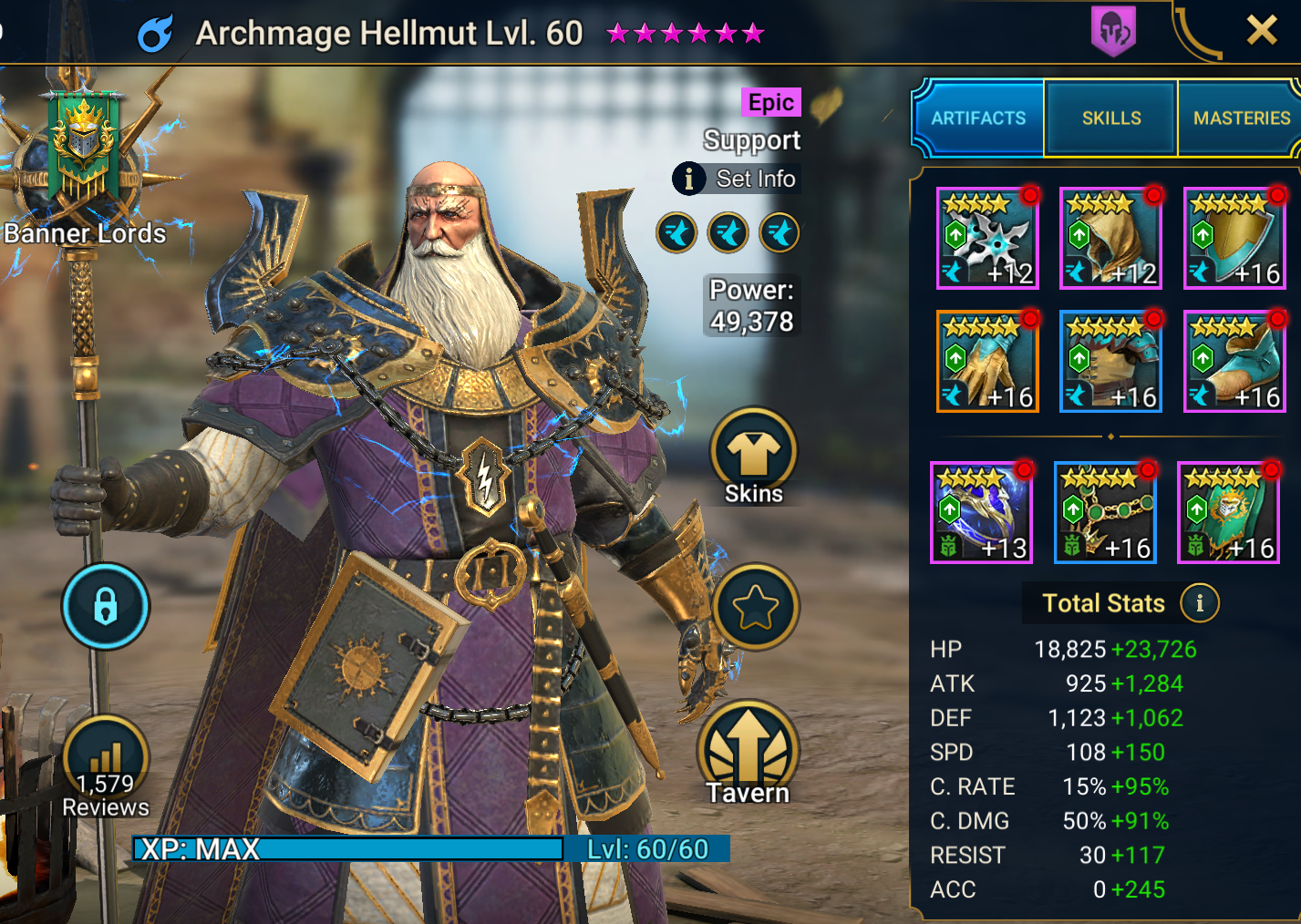
Task: Click the Magic affinity icon beside champion name
Action: [x=153, y=30]
